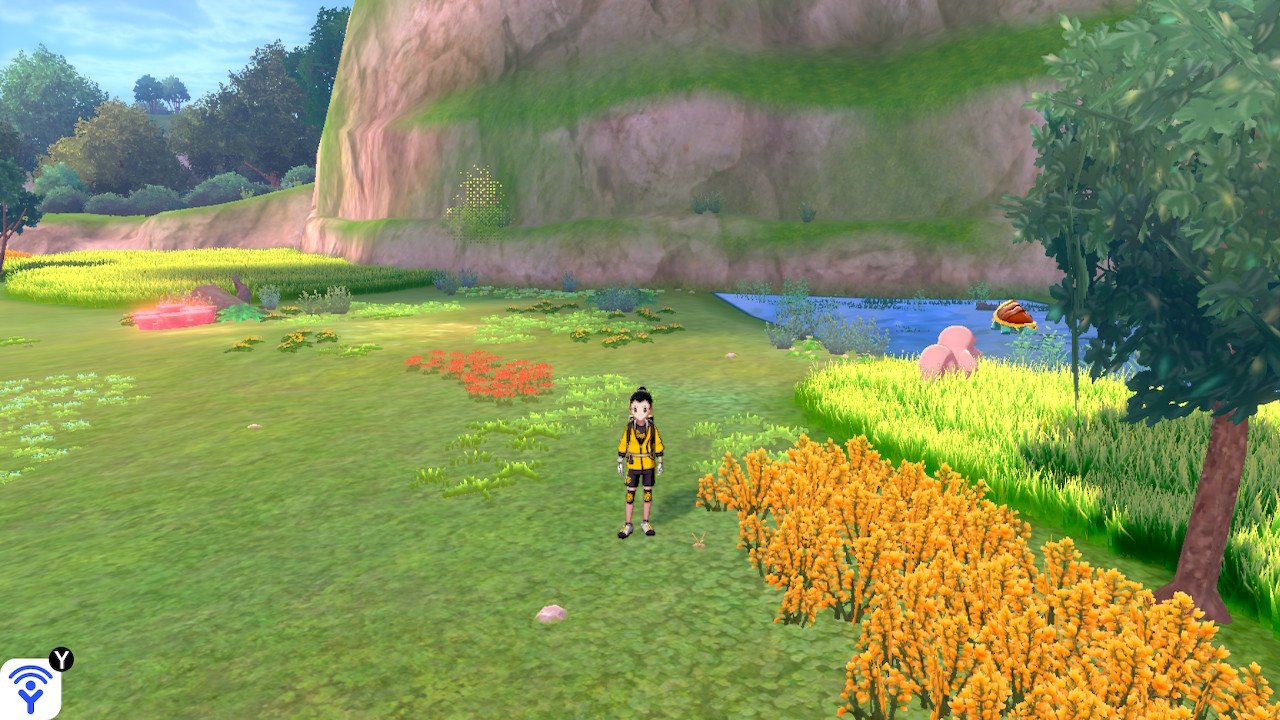Open the Y-Comm wireless connection icon
Image resolution: width=1280 pixels, height=720 pixels.
pyautogui.click(x=31, y=687)
